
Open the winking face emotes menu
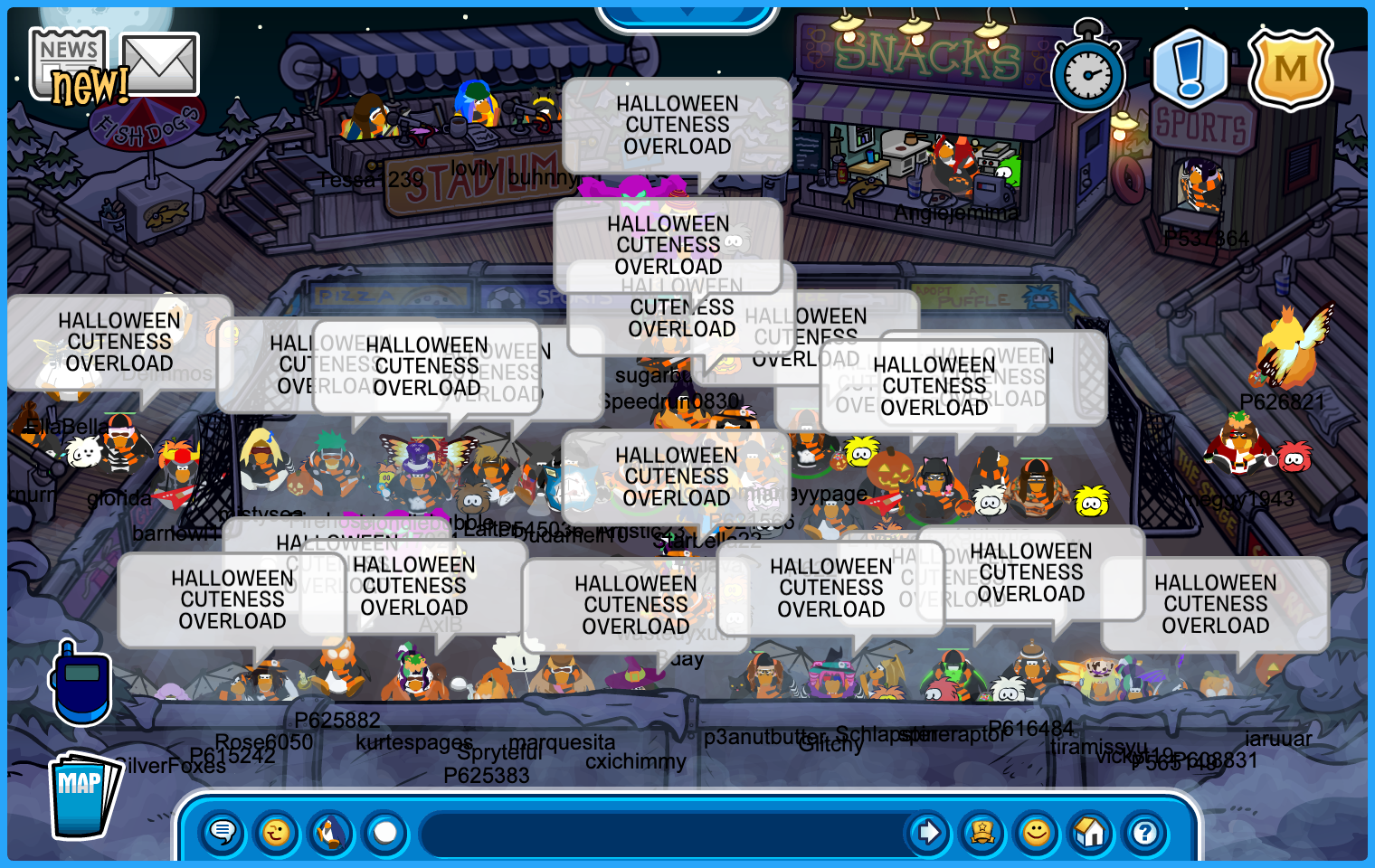point(277,832)
